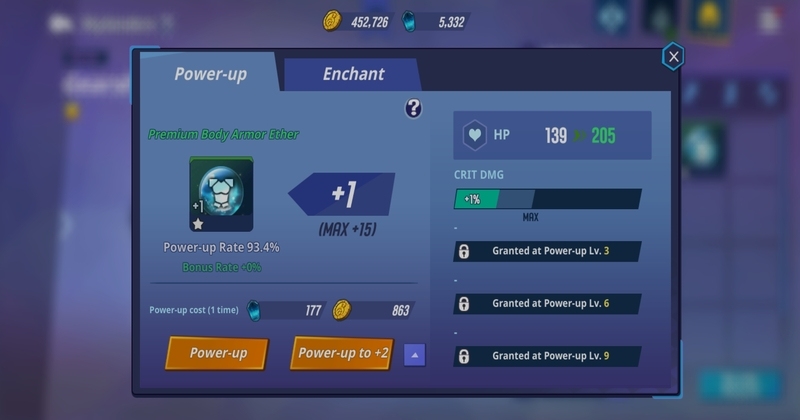
Task: Click the orange Power-up button
Action: [x=218, y=353]
